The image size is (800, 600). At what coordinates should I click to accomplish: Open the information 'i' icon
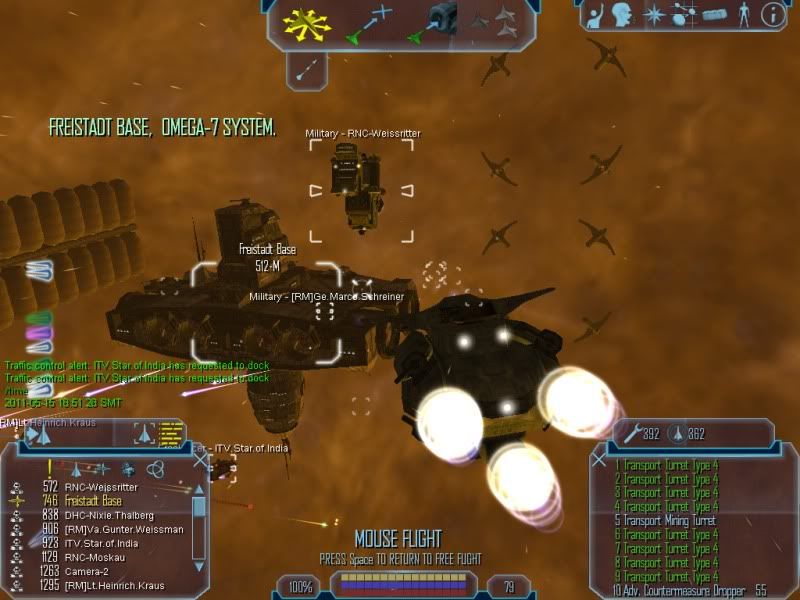(772, 15)
